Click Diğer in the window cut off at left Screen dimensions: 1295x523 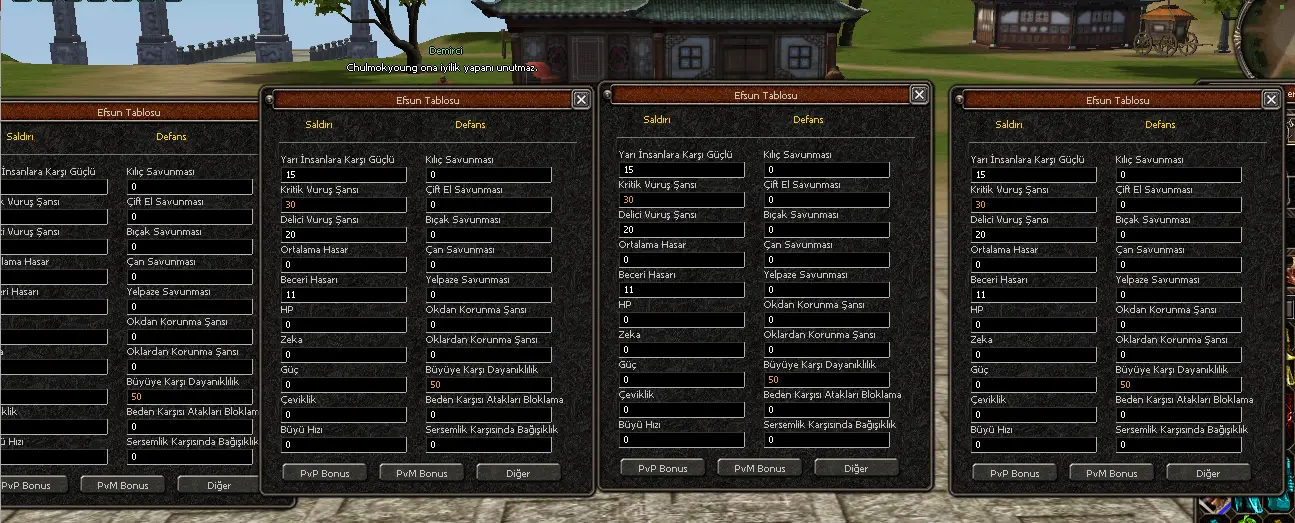[218, 485]
